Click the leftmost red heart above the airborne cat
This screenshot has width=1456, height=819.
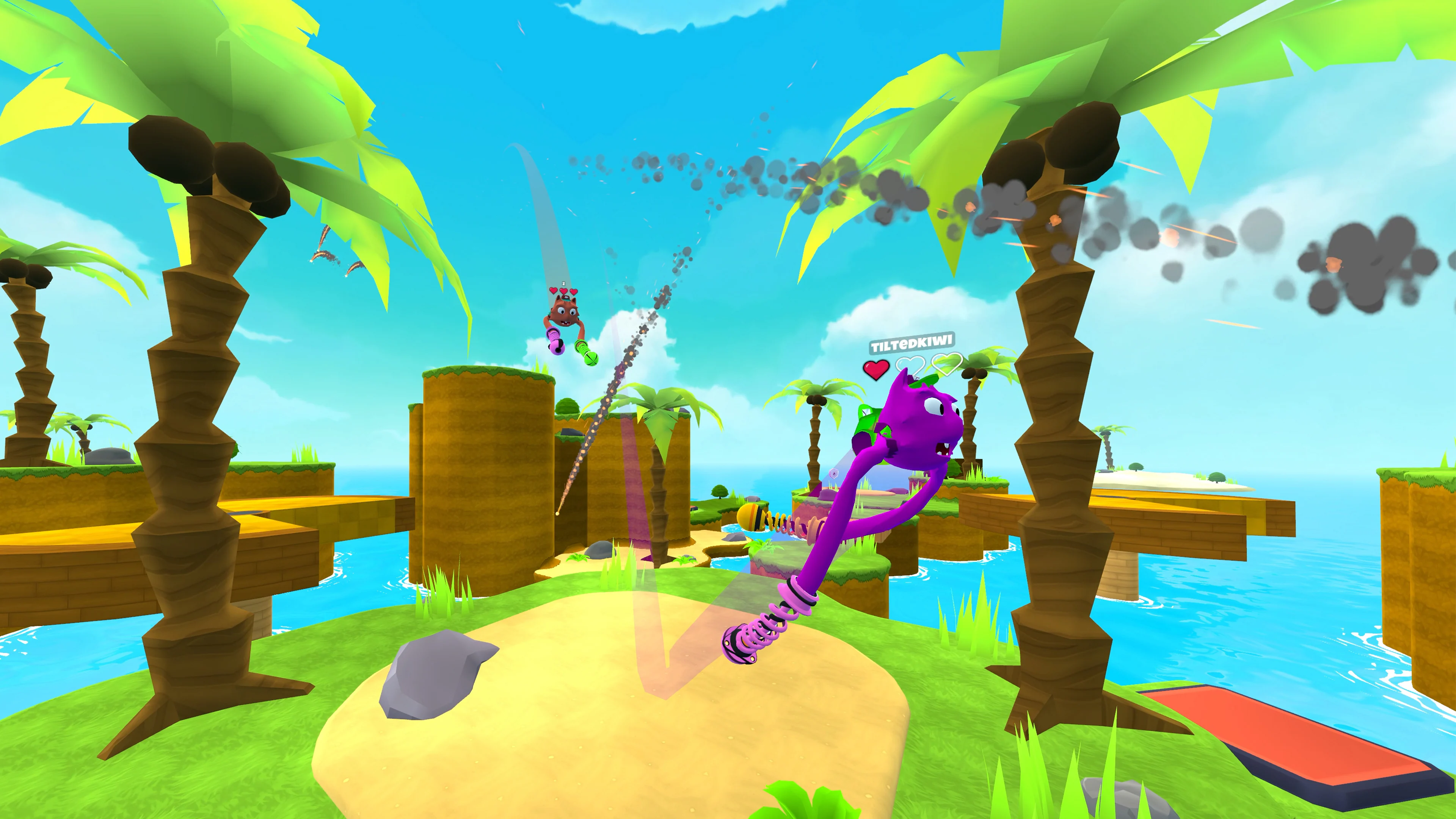[x=553, y=290]
